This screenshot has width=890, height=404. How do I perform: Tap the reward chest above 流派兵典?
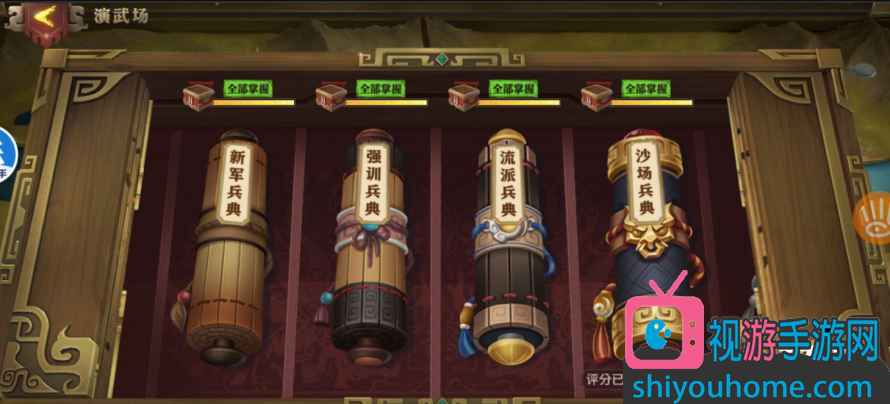(x=463, y=96)
